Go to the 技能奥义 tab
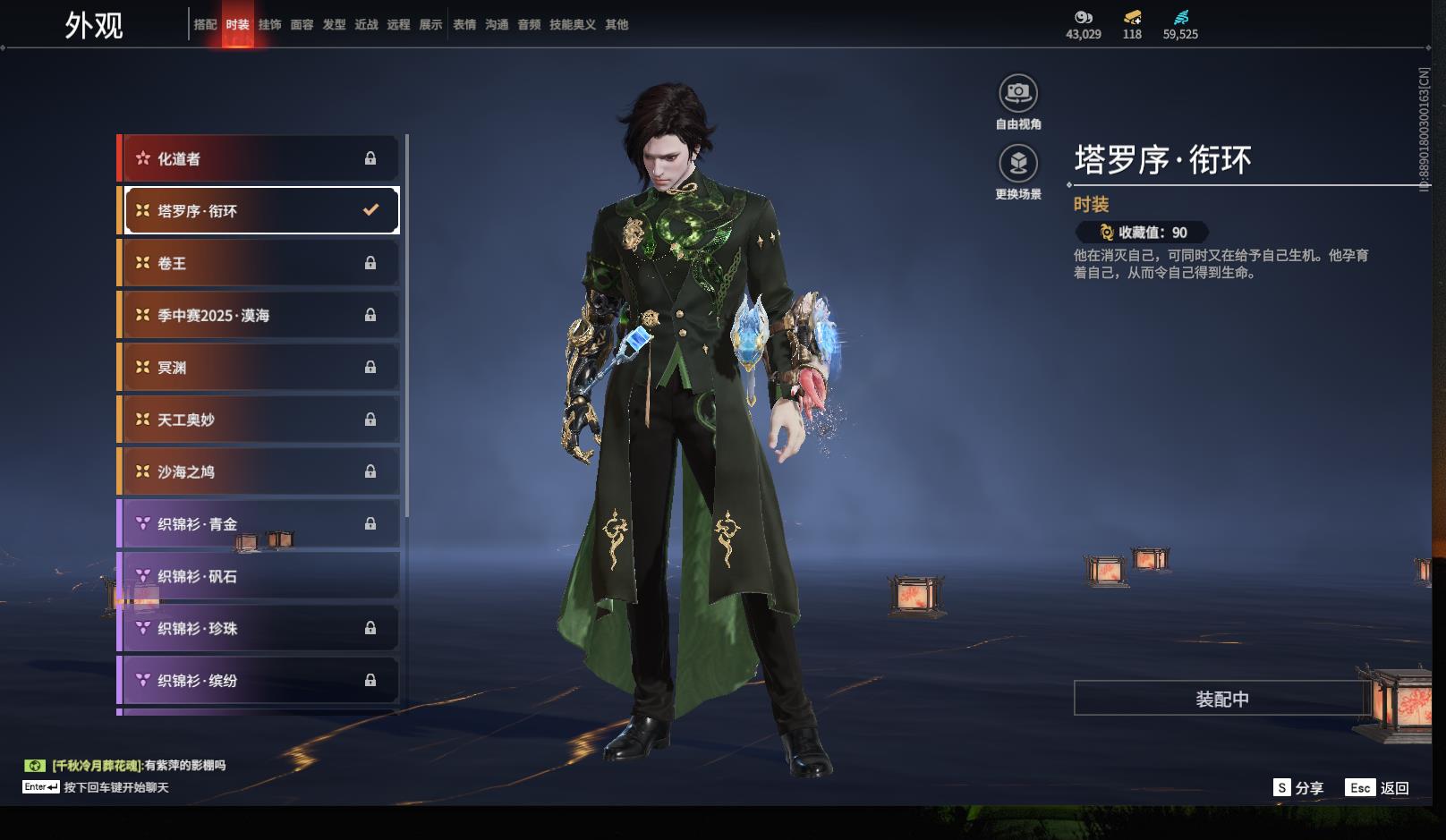The width and height of the screenshot is (1446, 840). coord(573,25)
